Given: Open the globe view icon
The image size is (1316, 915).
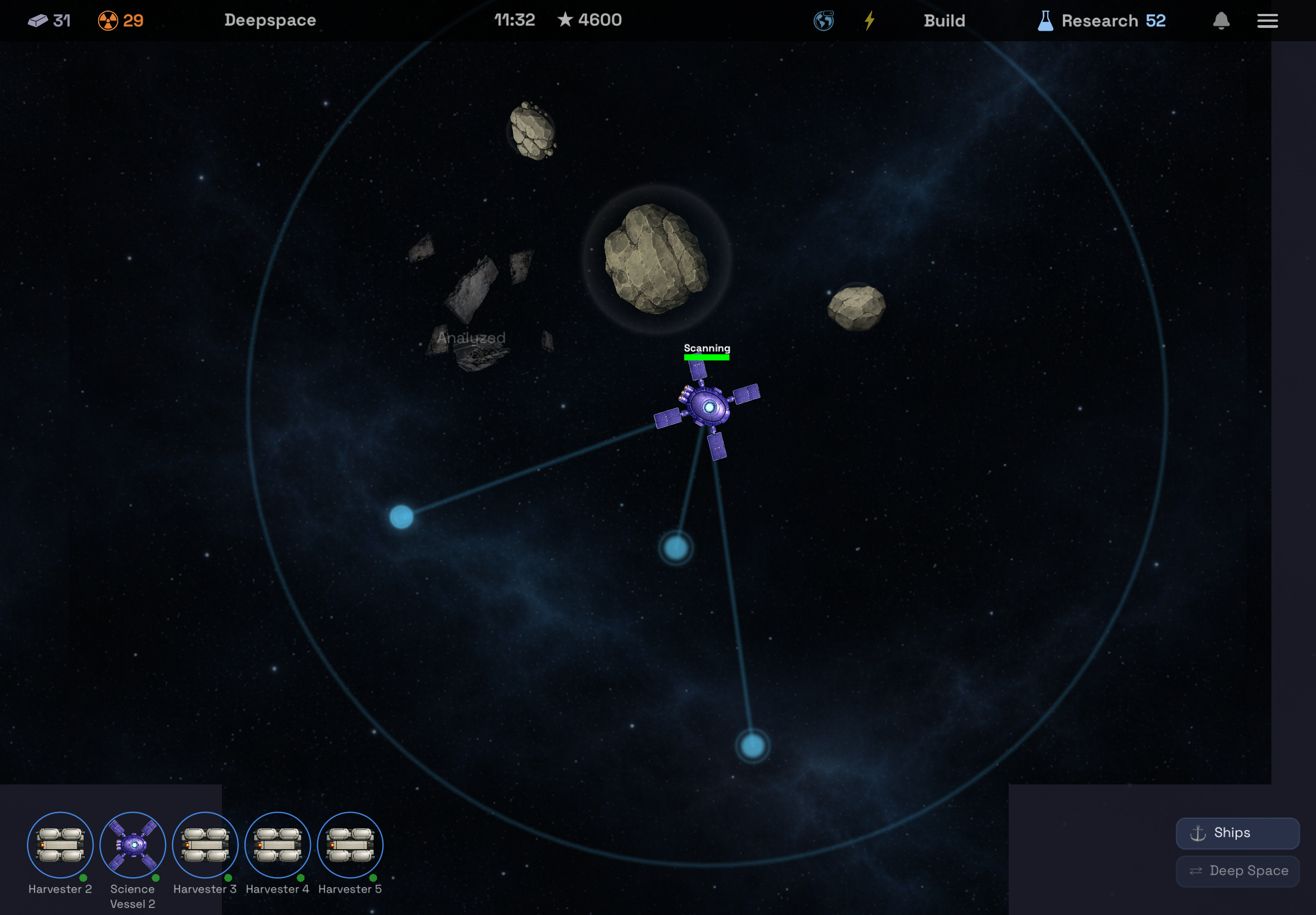Looking at the screenshot, I should (x=823, y=21).
